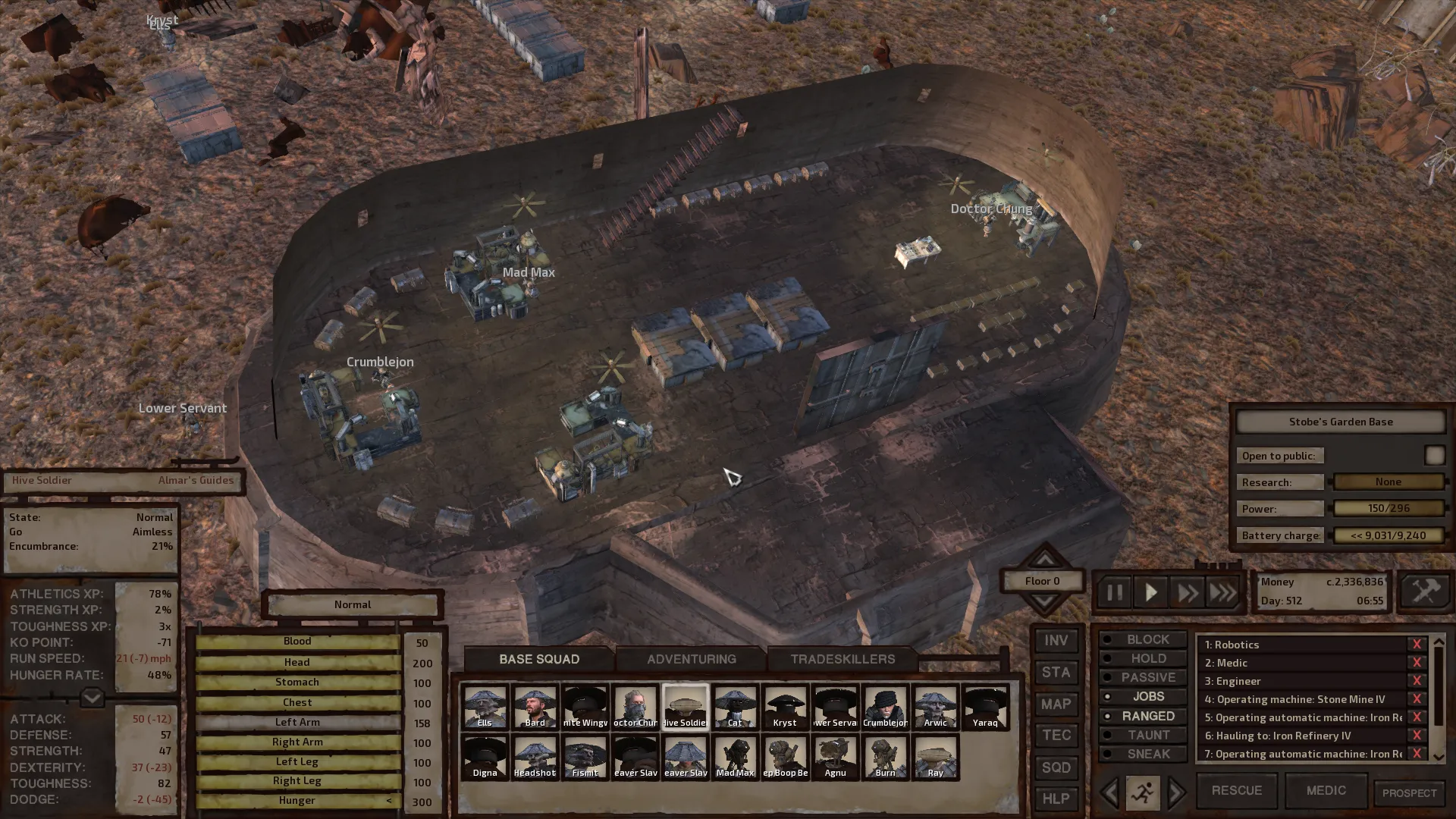Open the Tradeskillers squad tab
1456x819 pixels.
(843, 659)
